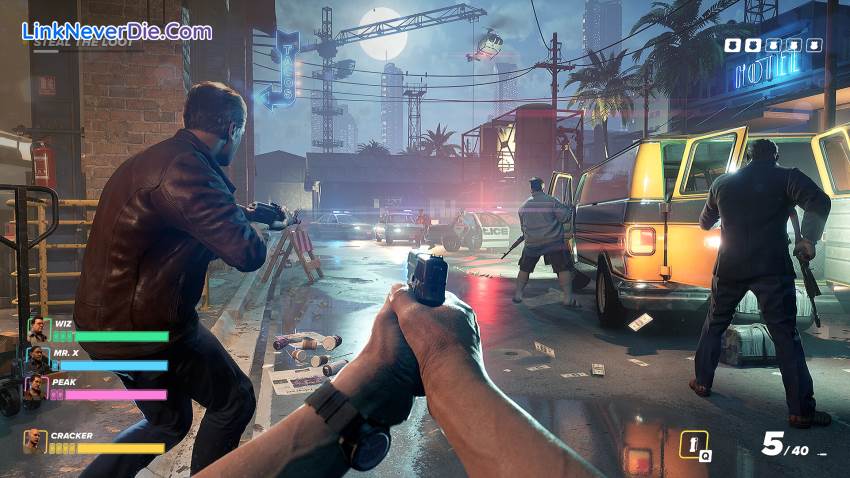
Task: Activate the yellow-framed equipment item slot
Action: click(x=694, y=444)
